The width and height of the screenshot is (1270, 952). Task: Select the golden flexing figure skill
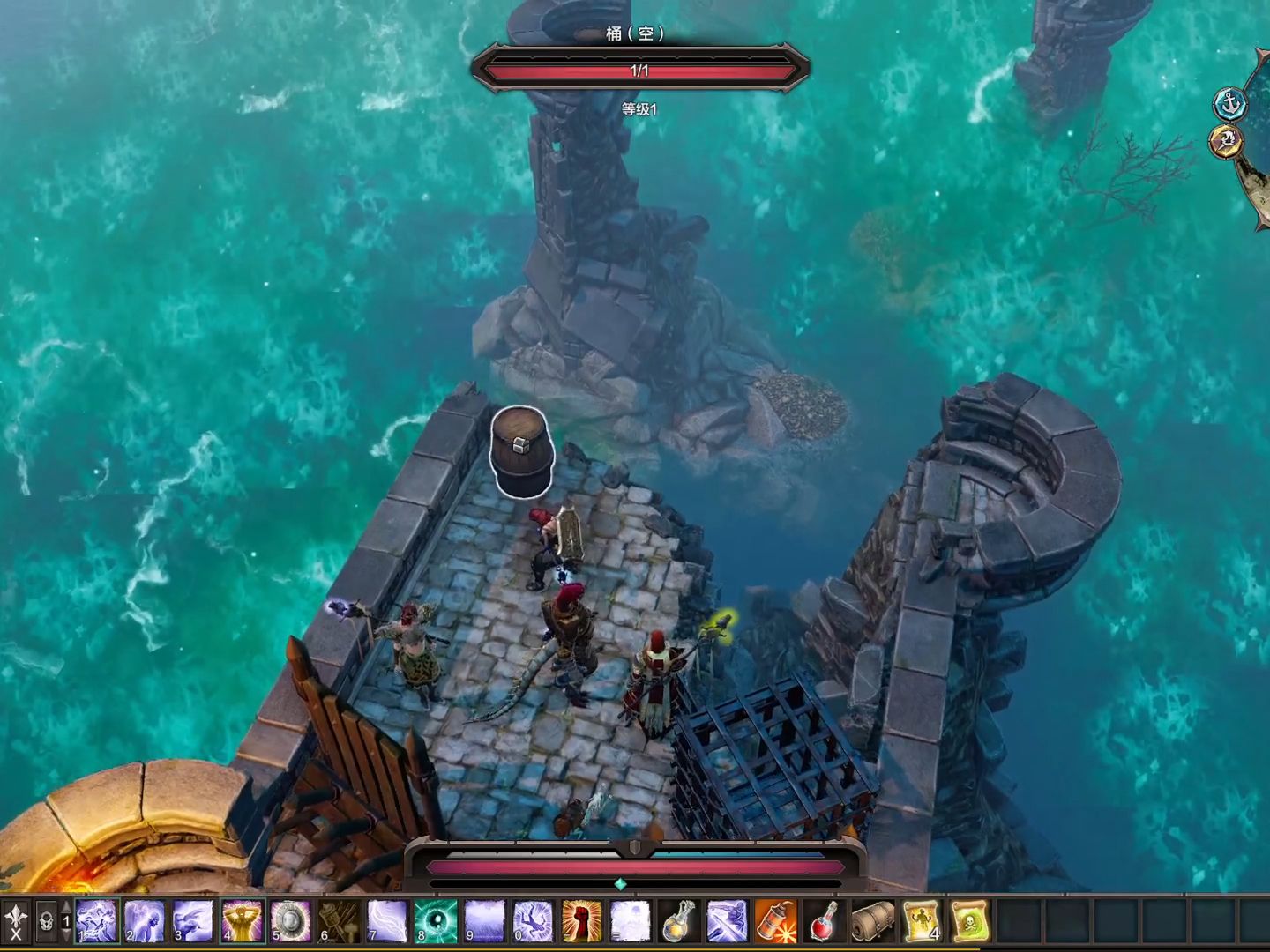[x=242, y=921]
